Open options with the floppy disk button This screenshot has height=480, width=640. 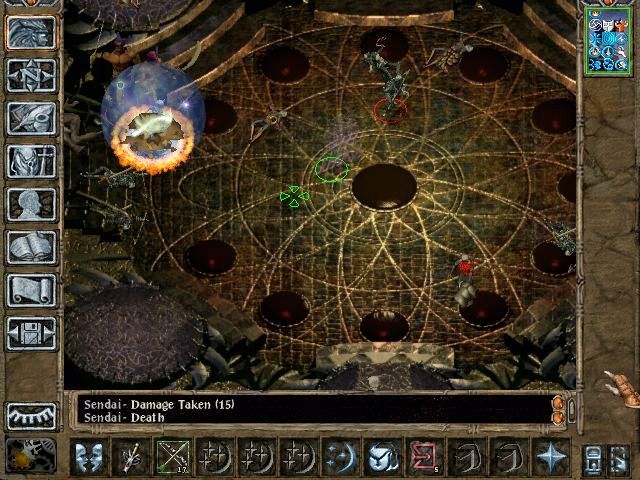click(x=31, y=333)
